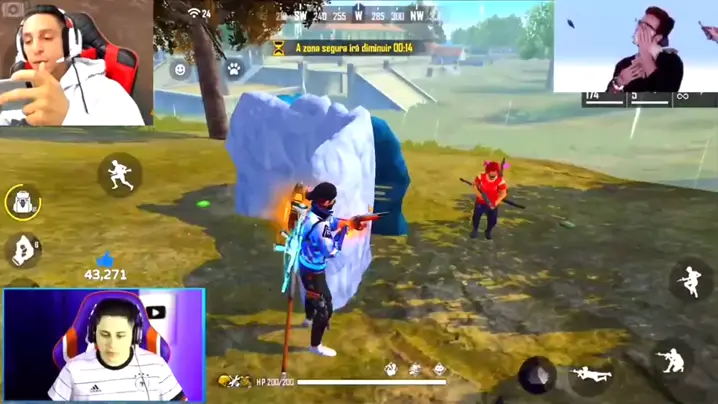
Task: Tap the round dark skill button
Action: tap(537, 375)
